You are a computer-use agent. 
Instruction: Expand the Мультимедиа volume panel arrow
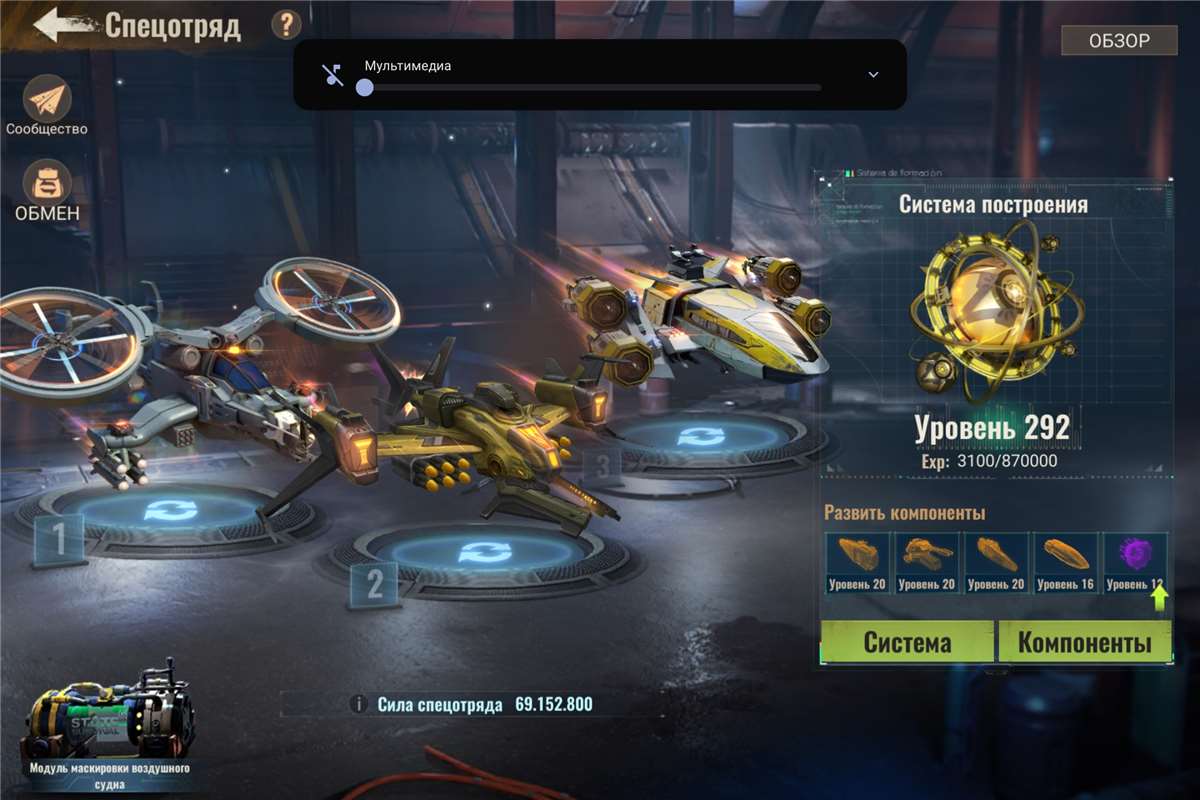pos(873,75)
